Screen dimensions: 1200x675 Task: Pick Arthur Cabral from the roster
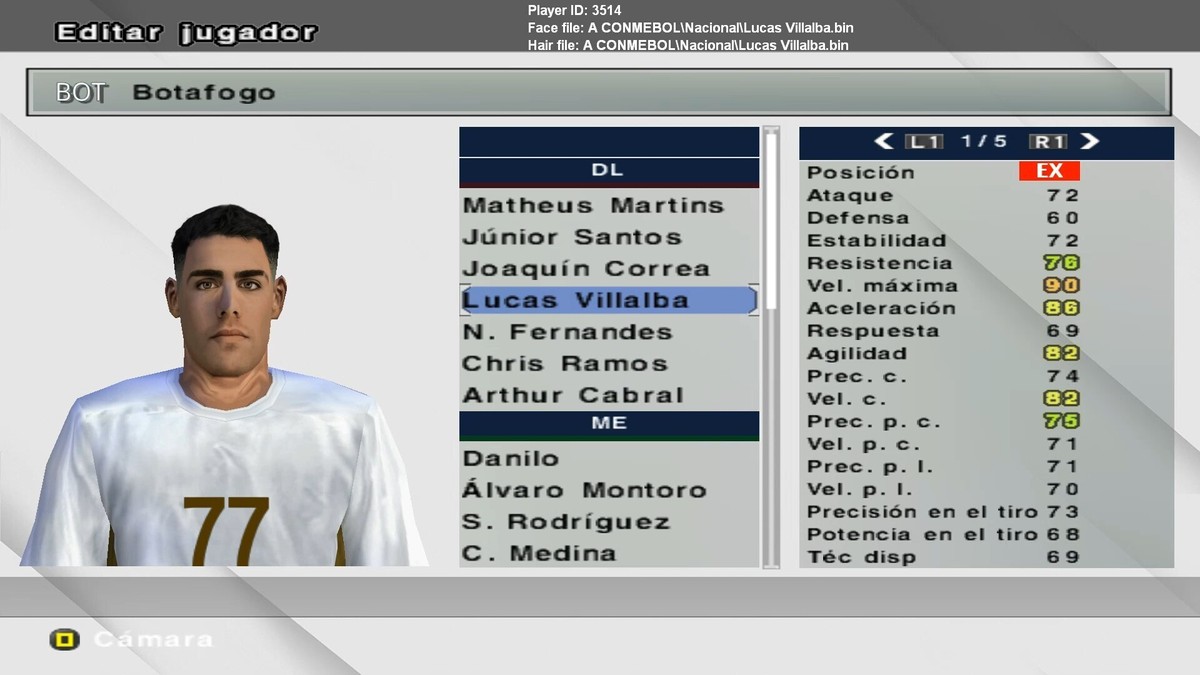(573, 395)
